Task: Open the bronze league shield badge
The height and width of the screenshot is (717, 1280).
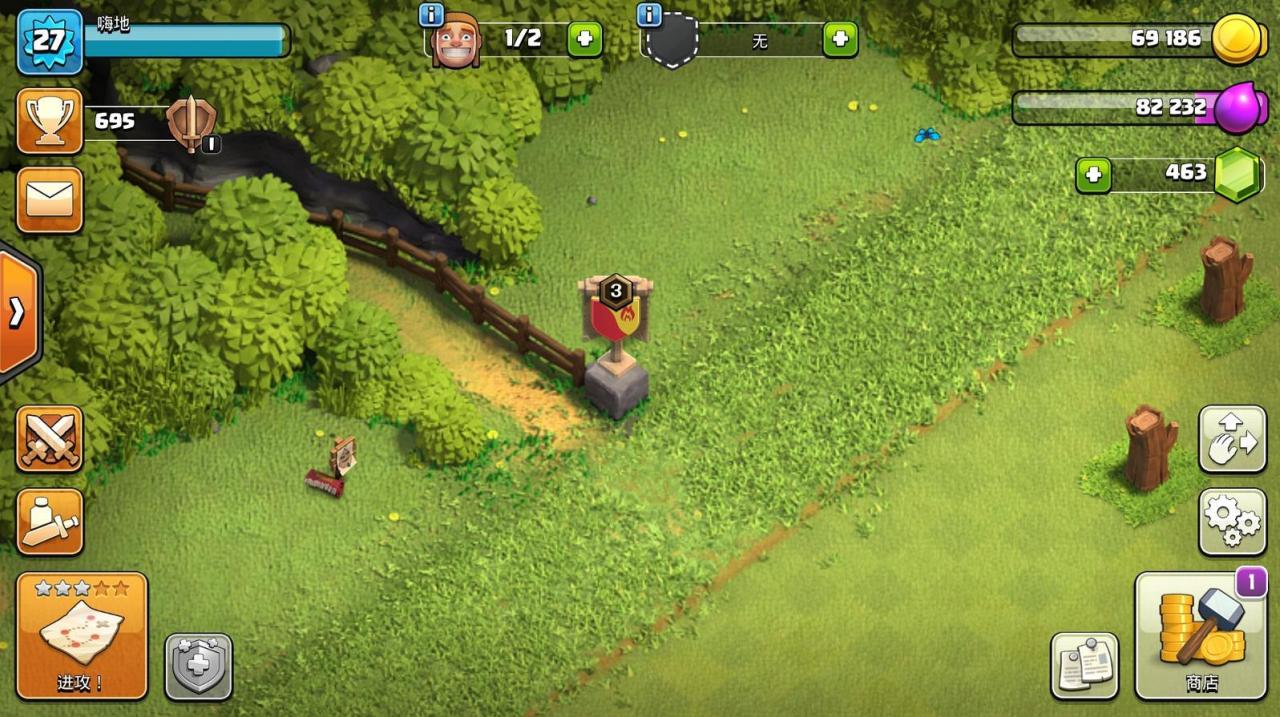Action: (x=188, y=124)
